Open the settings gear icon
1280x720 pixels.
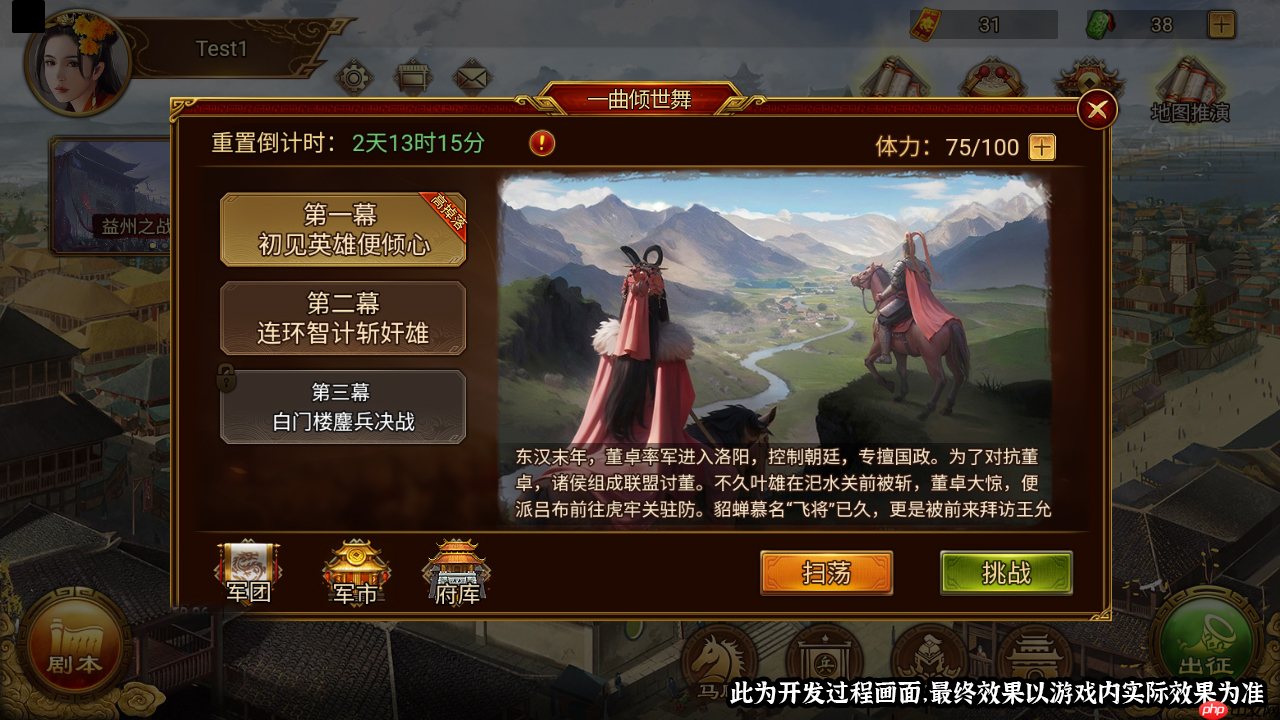coord(353,76)
